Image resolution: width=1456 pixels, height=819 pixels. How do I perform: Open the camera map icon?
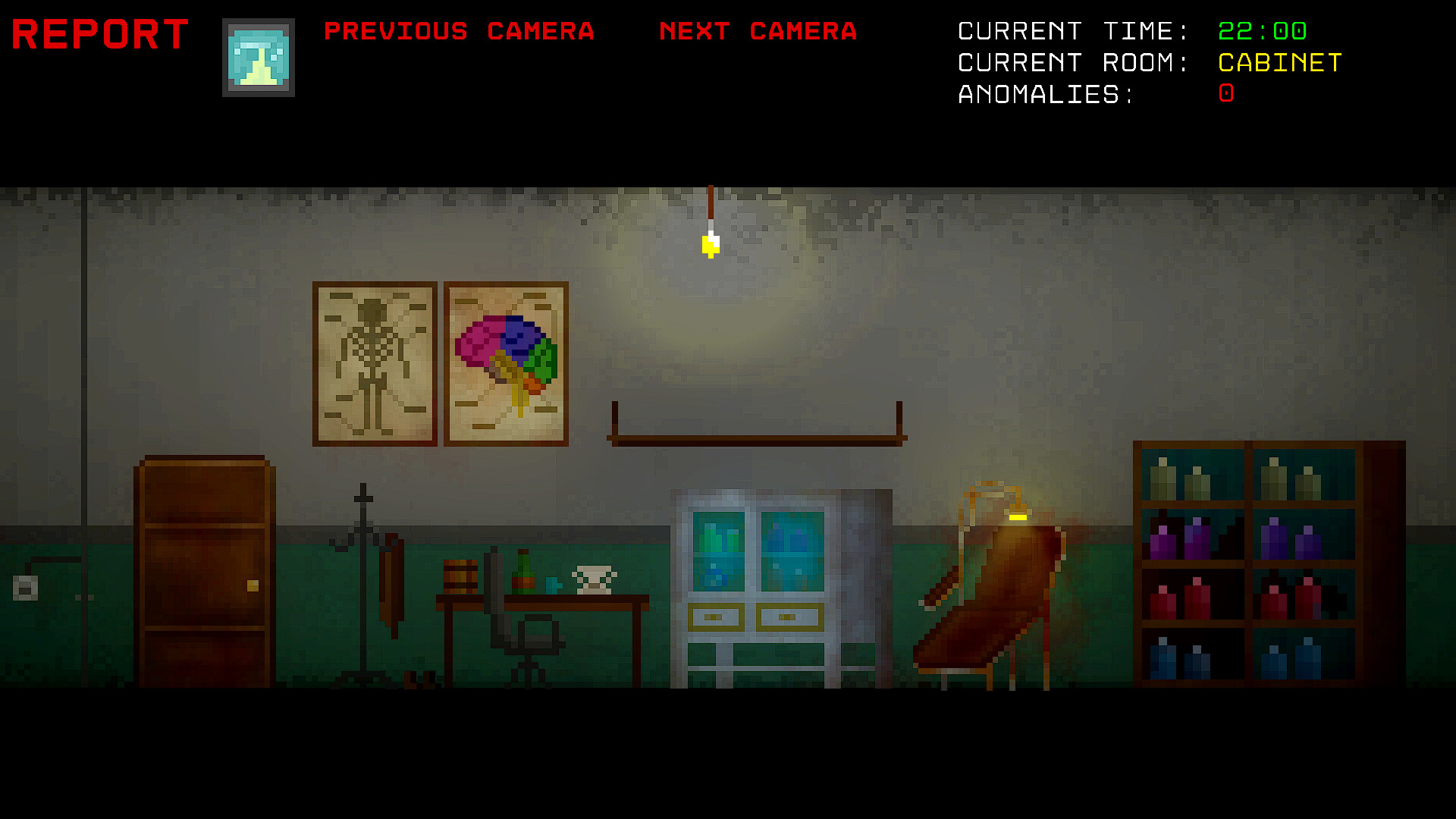tap(258, 57)
